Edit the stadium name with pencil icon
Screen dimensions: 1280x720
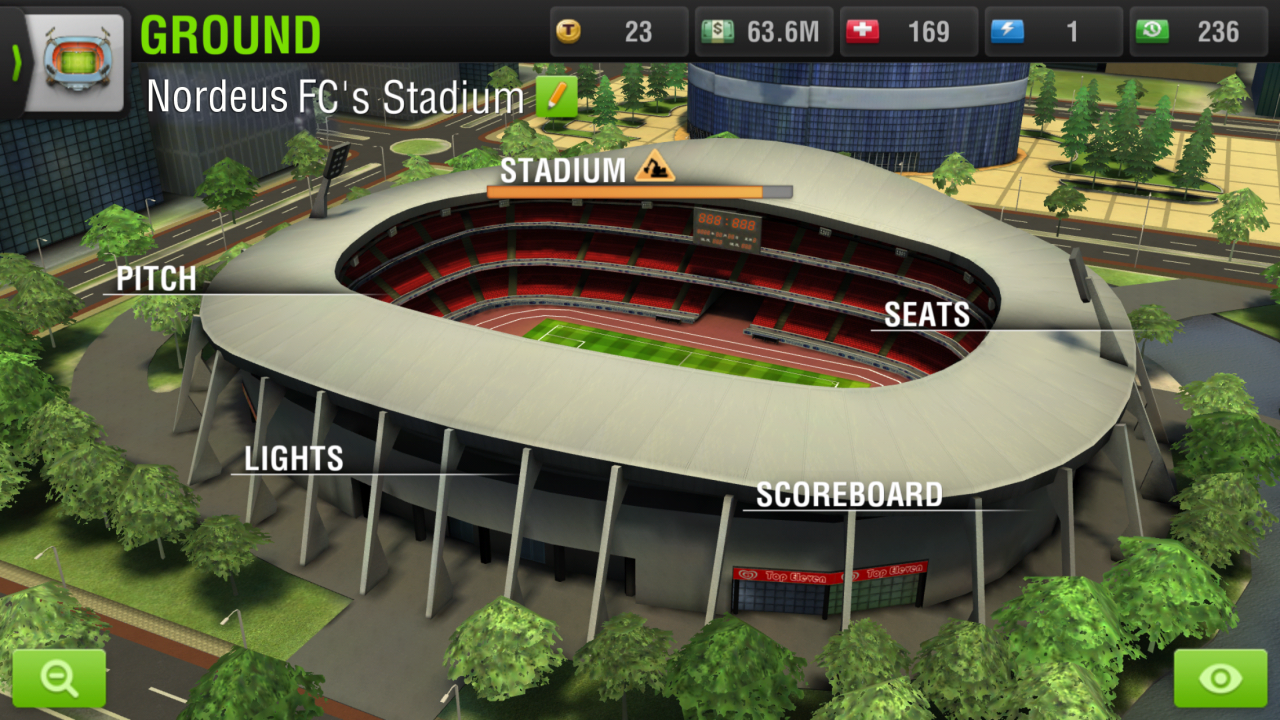coord(557,97)
